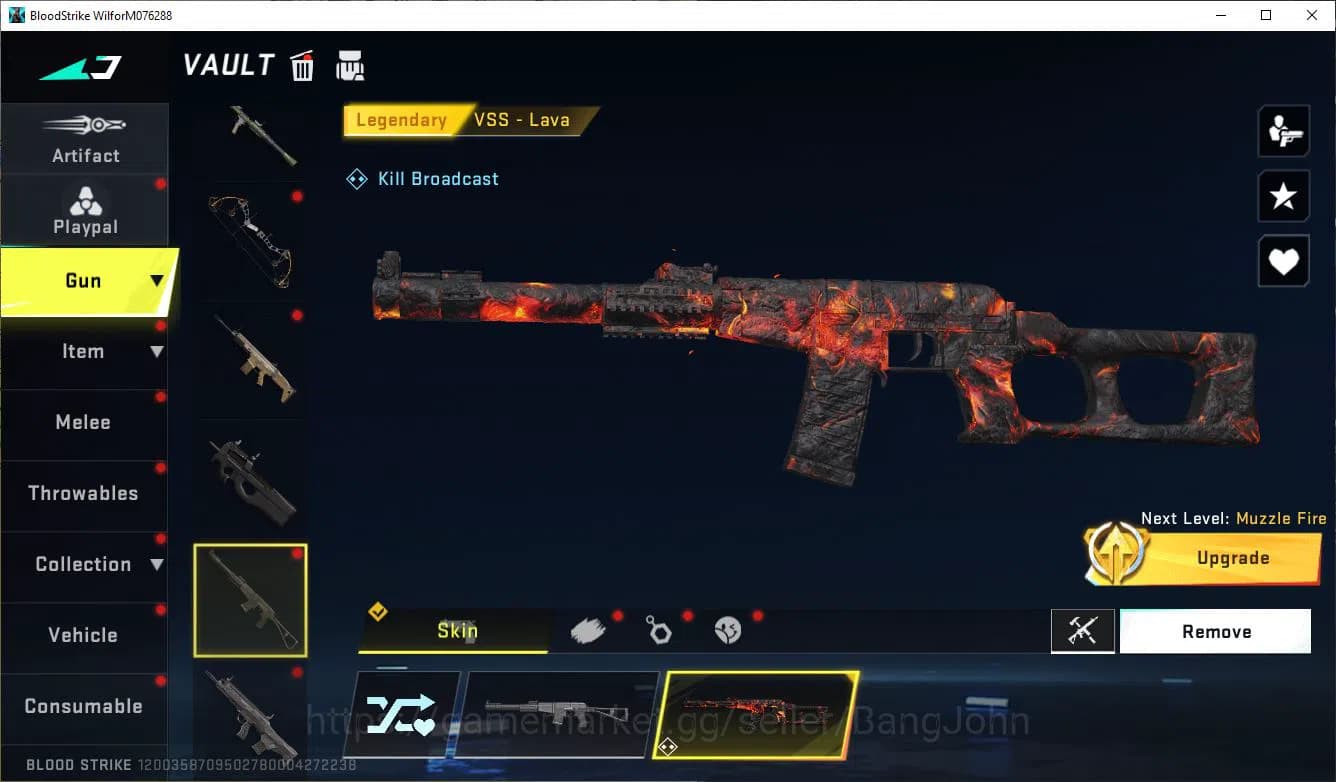The width and height of the screenshot is (1336, 782).
Task: Click the Remove button
Action: pyautogui.click(x=1216, y=631)
